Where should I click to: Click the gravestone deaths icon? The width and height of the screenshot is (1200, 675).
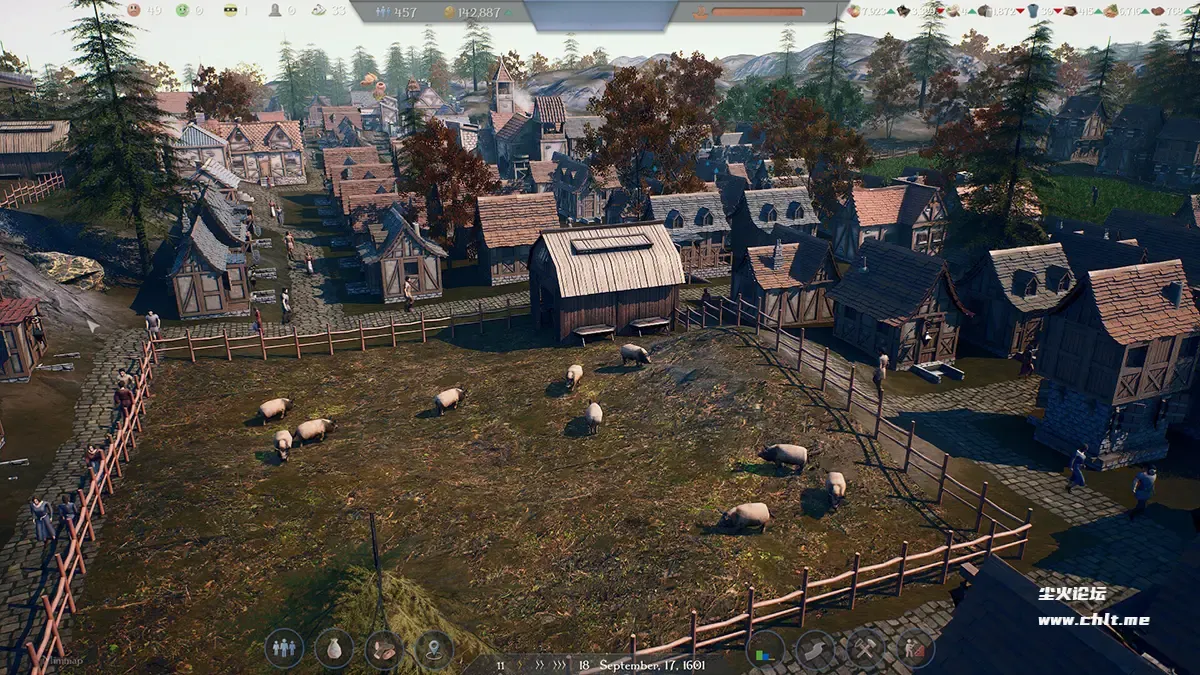pos(275,10)
